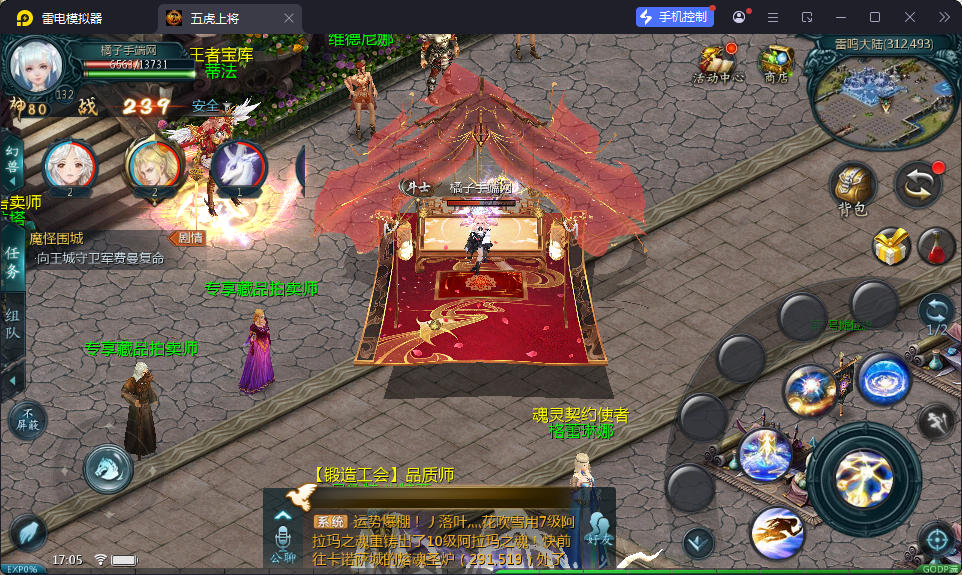Use the red health potion

[x=937, y=246]
